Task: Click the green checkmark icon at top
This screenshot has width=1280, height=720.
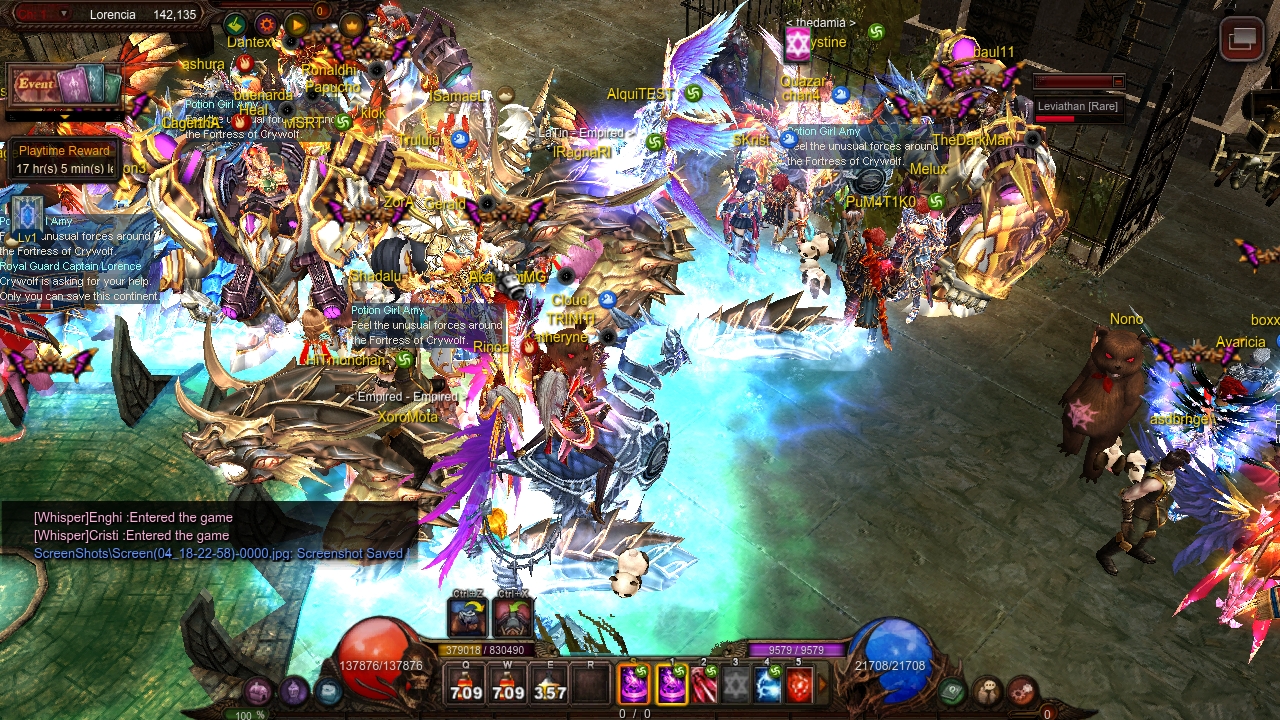Action: [x=236, y=25]
